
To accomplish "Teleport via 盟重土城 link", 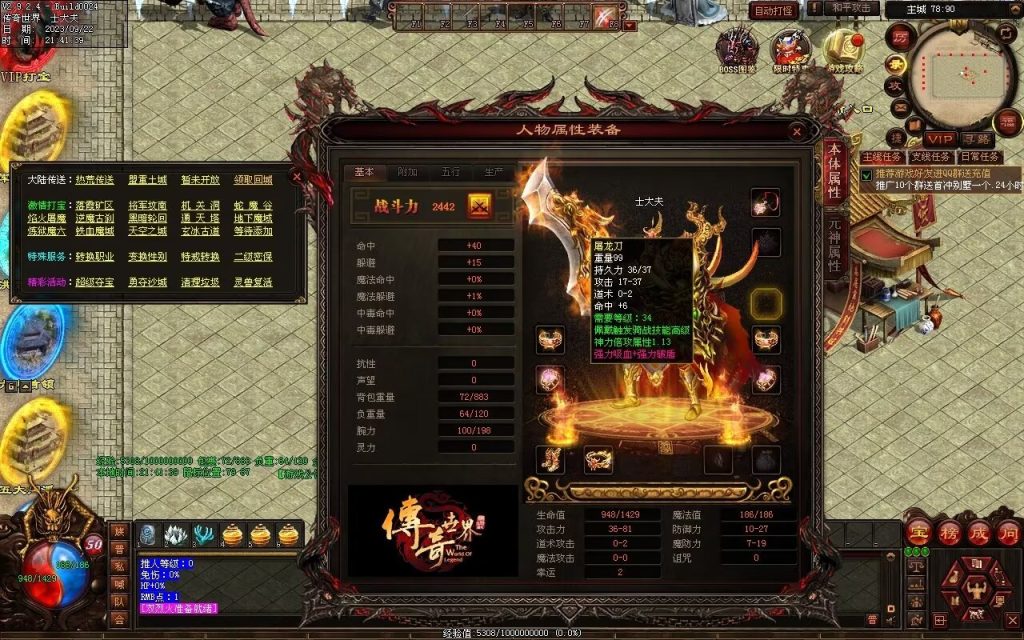I will (147, 180).
